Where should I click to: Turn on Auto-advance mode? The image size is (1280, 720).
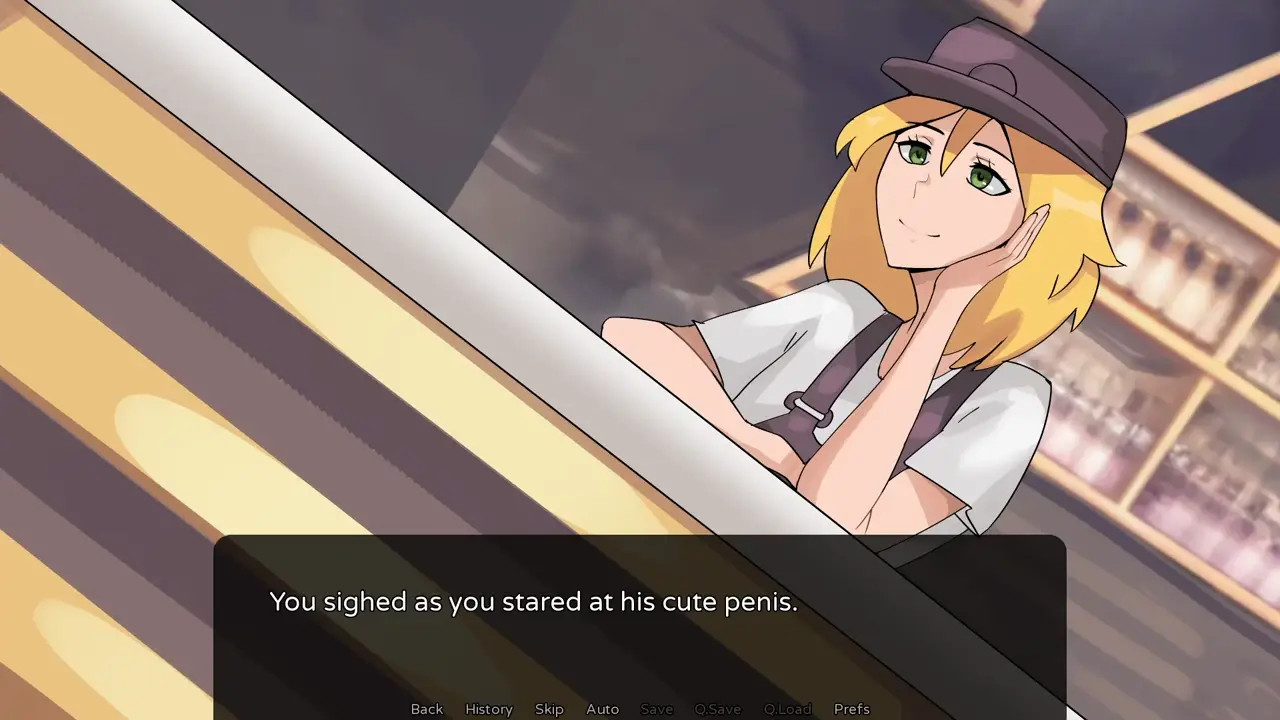tap(602, 709)
